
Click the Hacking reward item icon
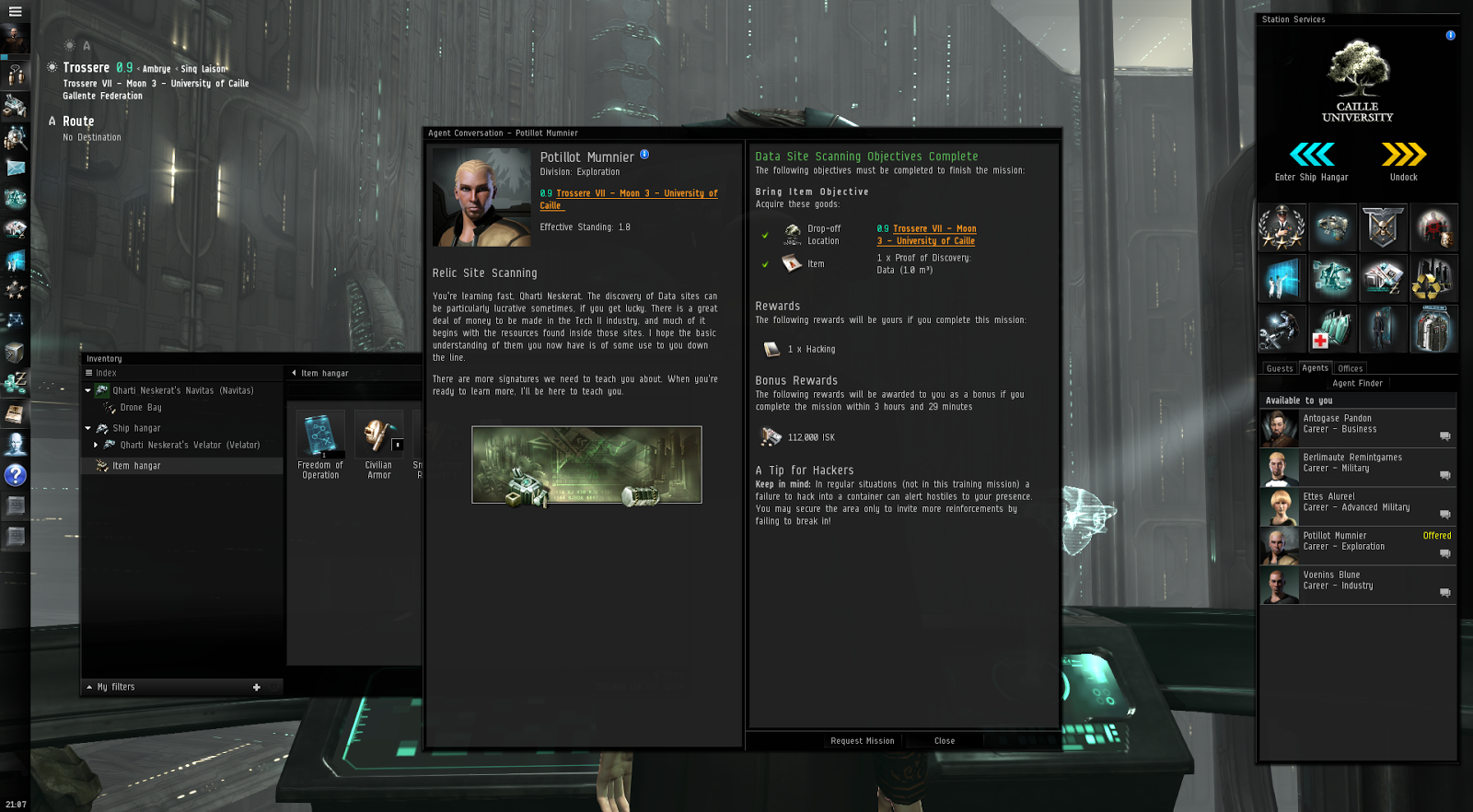pos(771,348)
